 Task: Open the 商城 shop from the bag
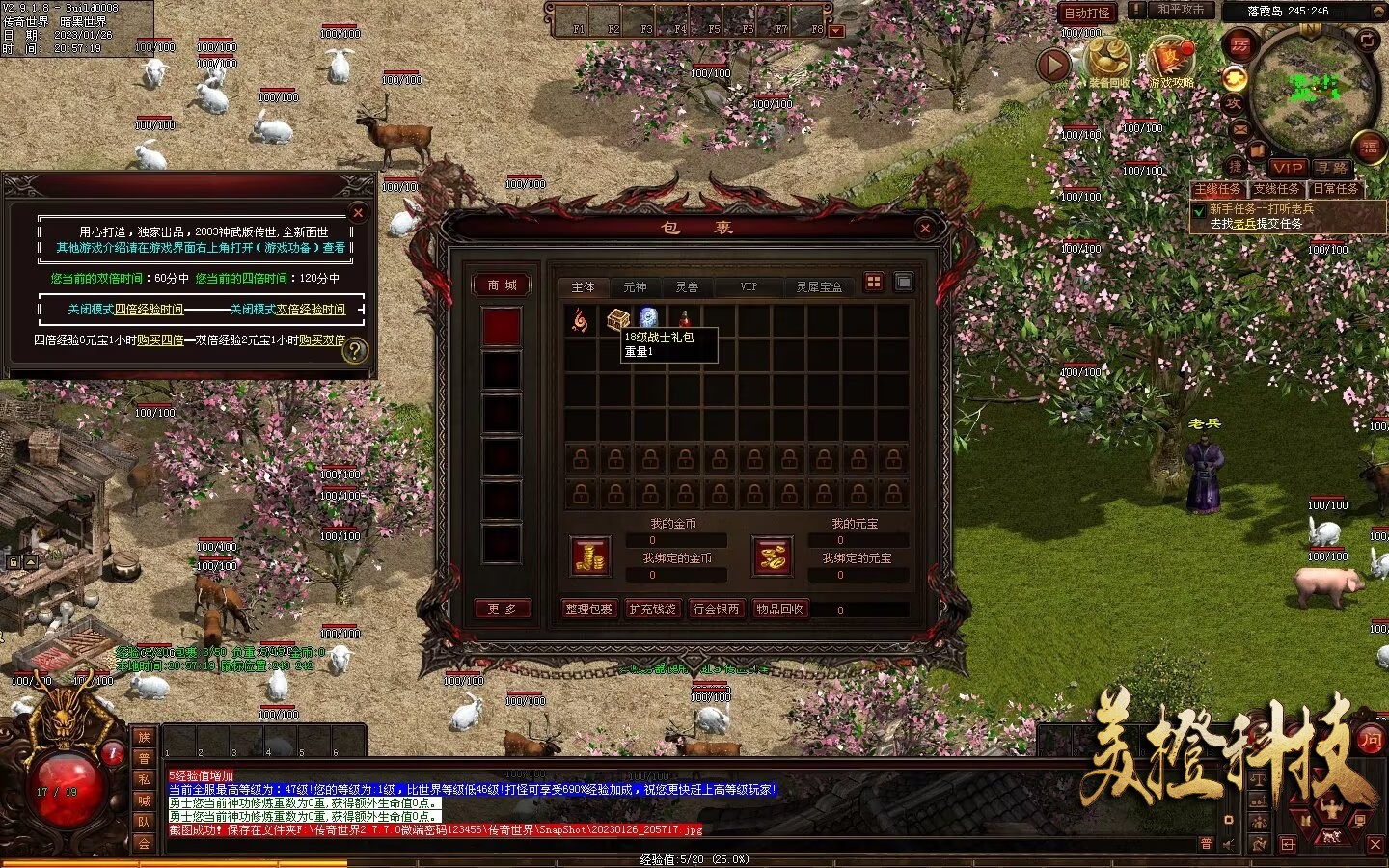coord(502,285)
